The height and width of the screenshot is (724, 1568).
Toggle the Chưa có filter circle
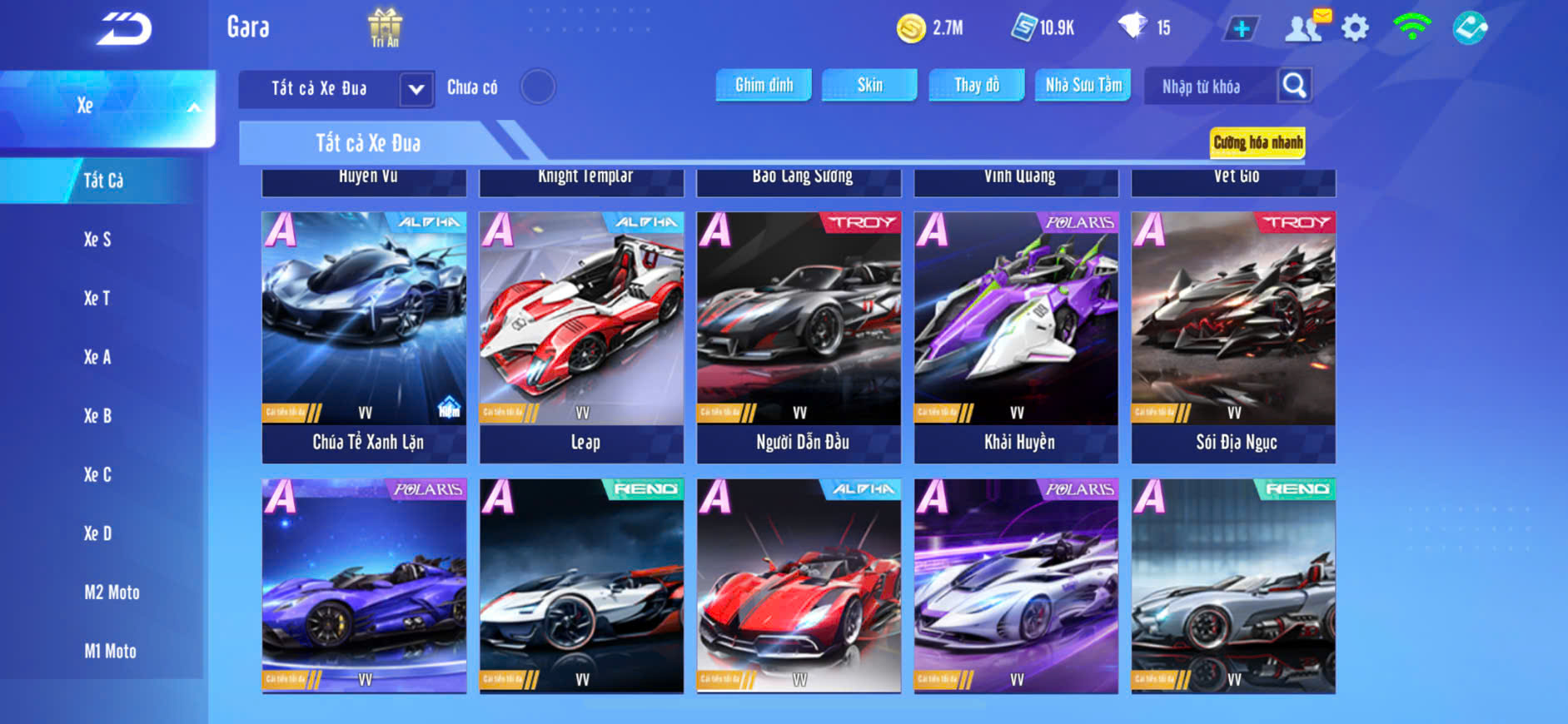[538, 87]
